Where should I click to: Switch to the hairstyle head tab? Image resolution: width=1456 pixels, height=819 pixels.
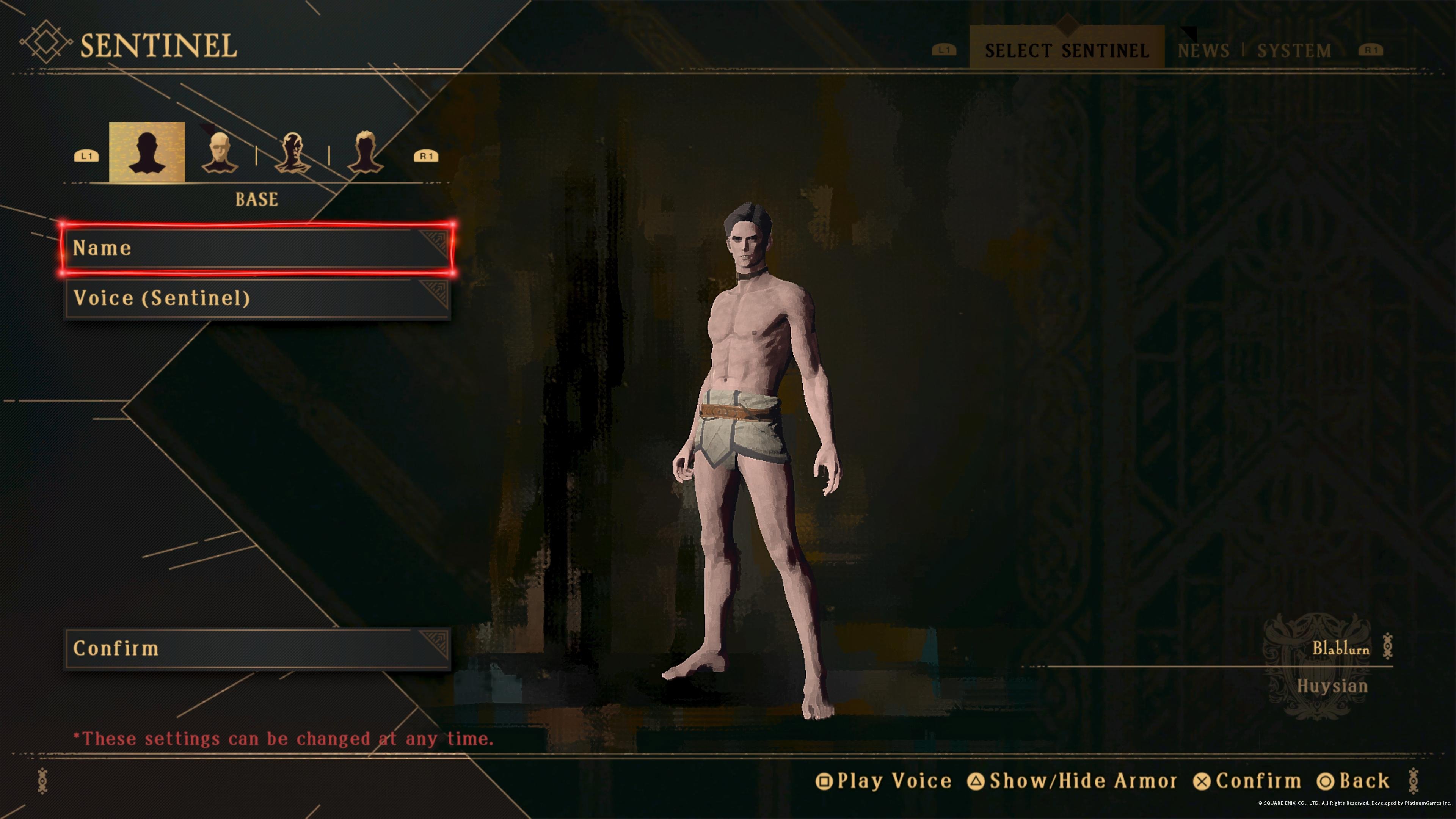pos(365,152)
